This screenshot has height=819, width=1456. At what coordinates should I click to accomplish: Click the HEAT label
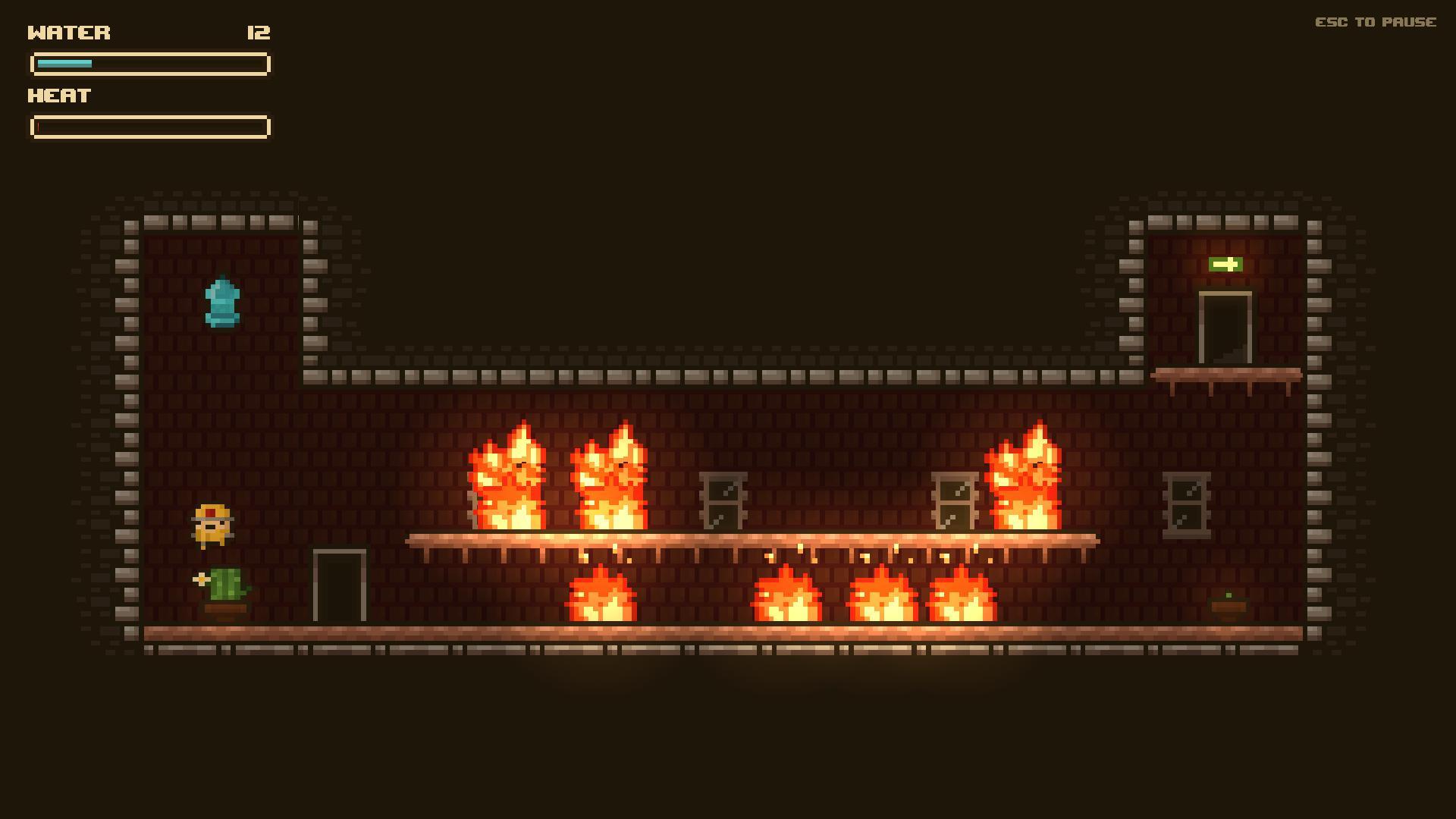[58, 96]
